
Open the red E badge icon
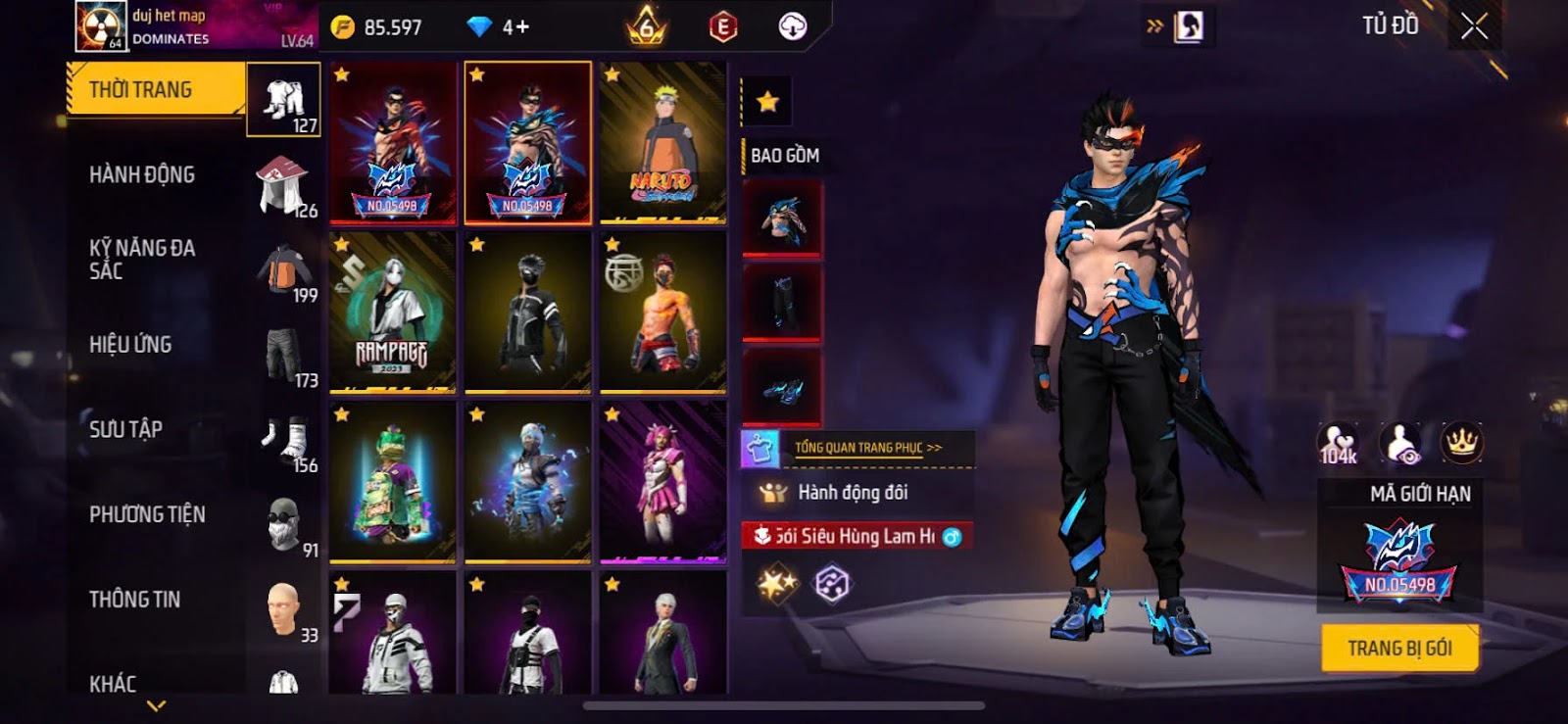723,27
